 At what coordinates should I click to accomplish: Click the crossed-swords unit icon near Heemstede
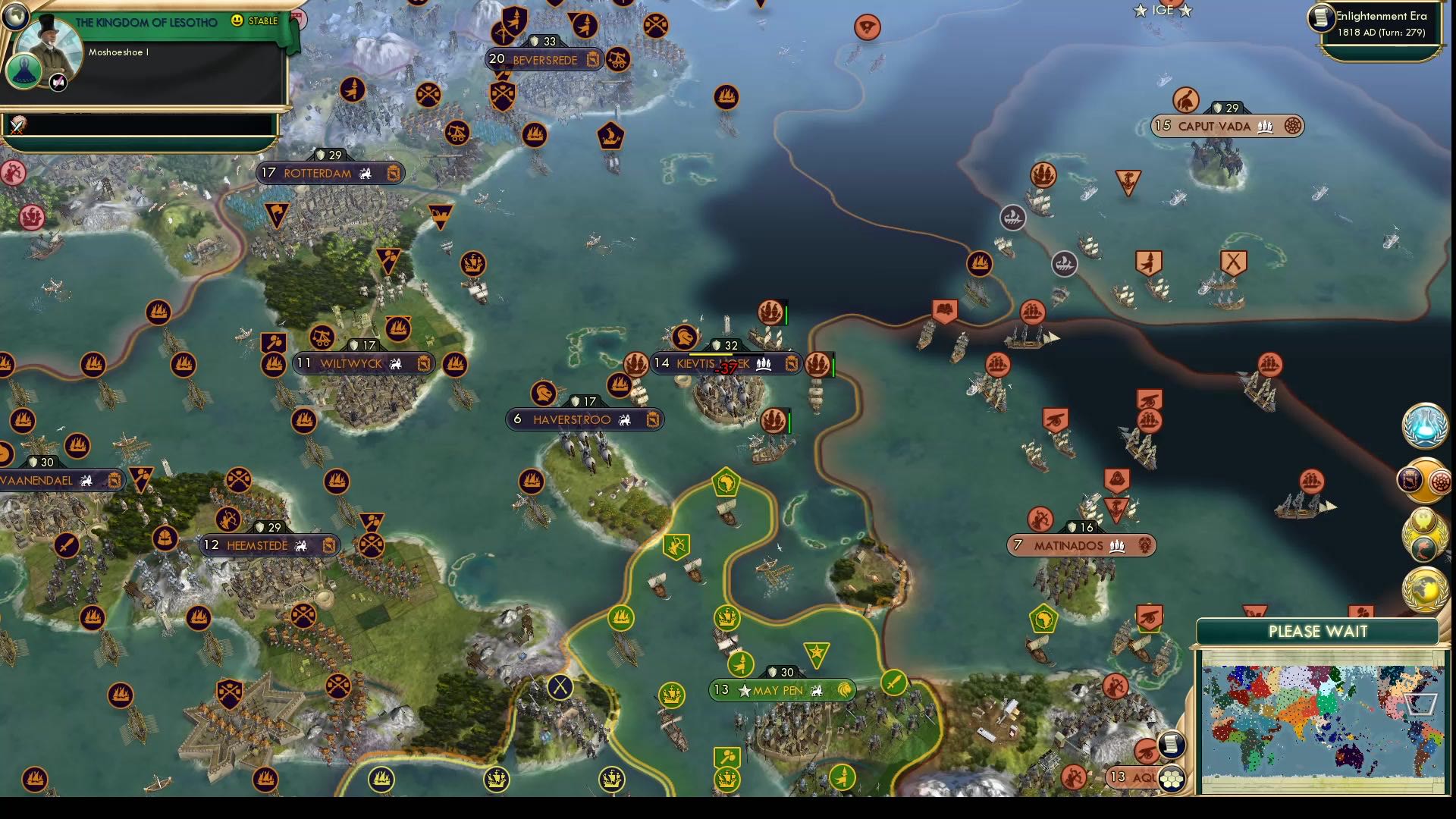(x=371, y=543)
